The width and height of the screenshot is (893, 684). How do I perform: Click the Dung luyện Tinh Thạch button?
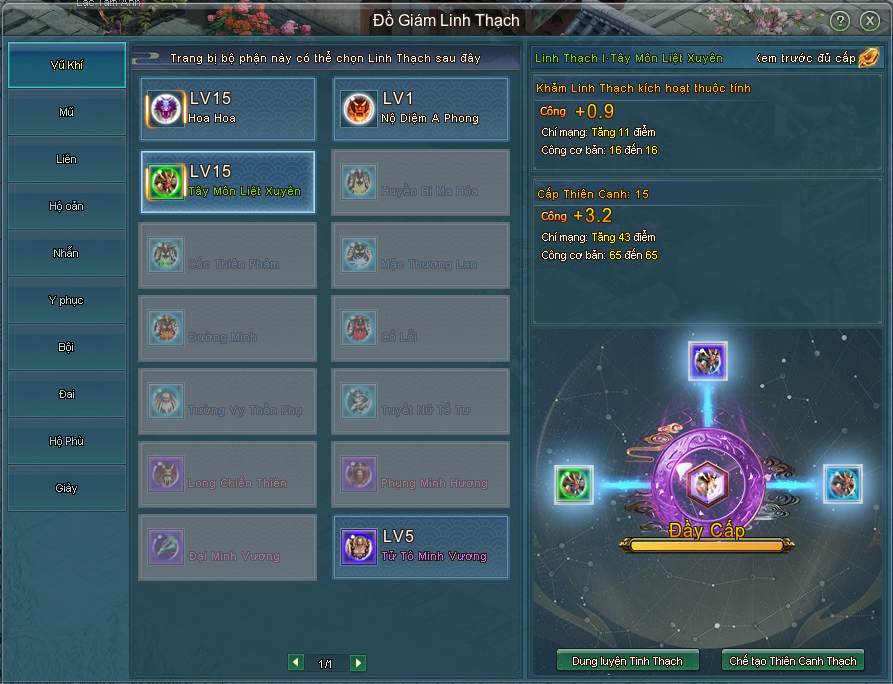coord(627,660)
